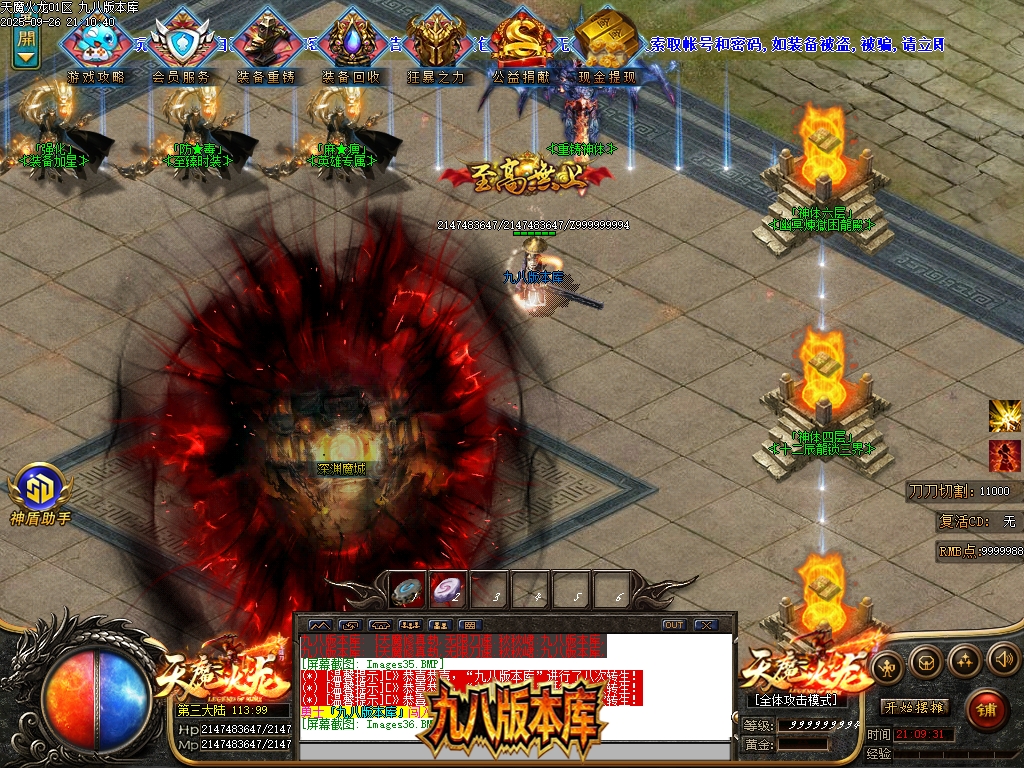Open 装备回收 equipment recycling
1024x768 pixels.
[351, 44]
